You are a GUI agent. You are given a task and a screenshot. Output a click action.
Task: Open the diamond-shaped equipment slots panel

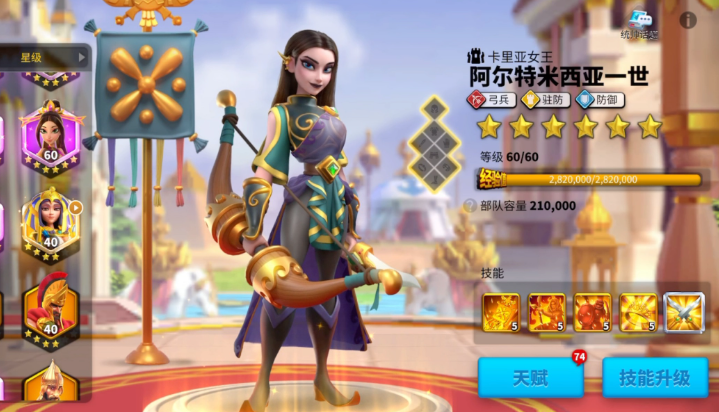pos(435,142)
